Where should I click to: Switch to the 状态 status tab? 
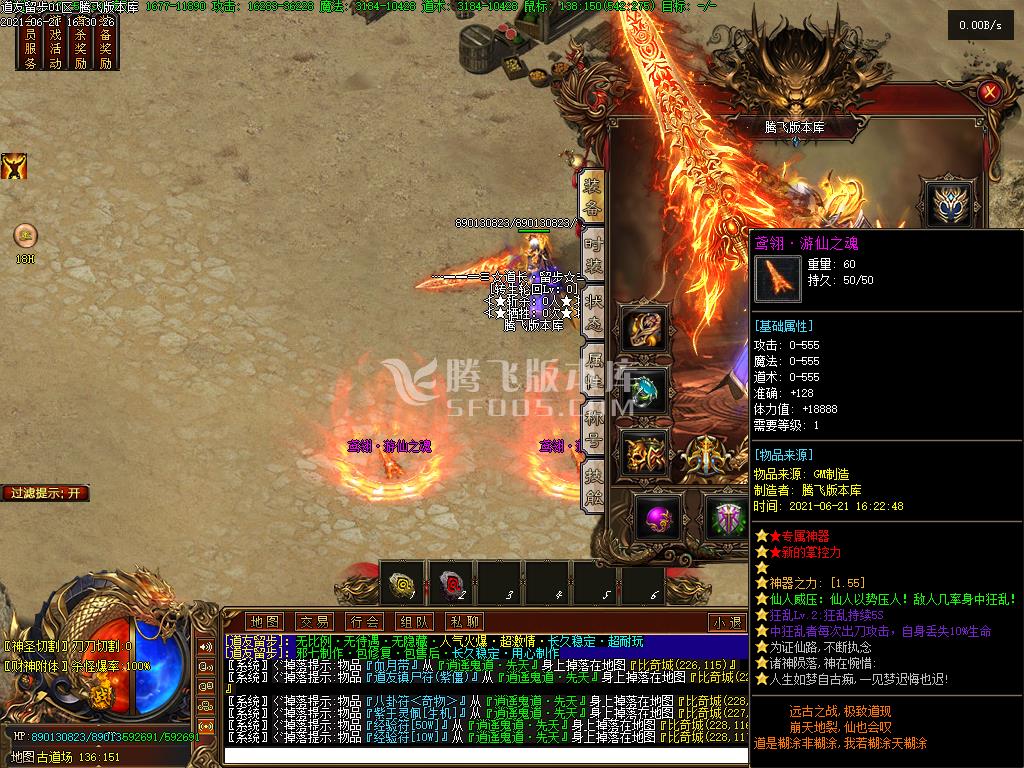point(593,311)
